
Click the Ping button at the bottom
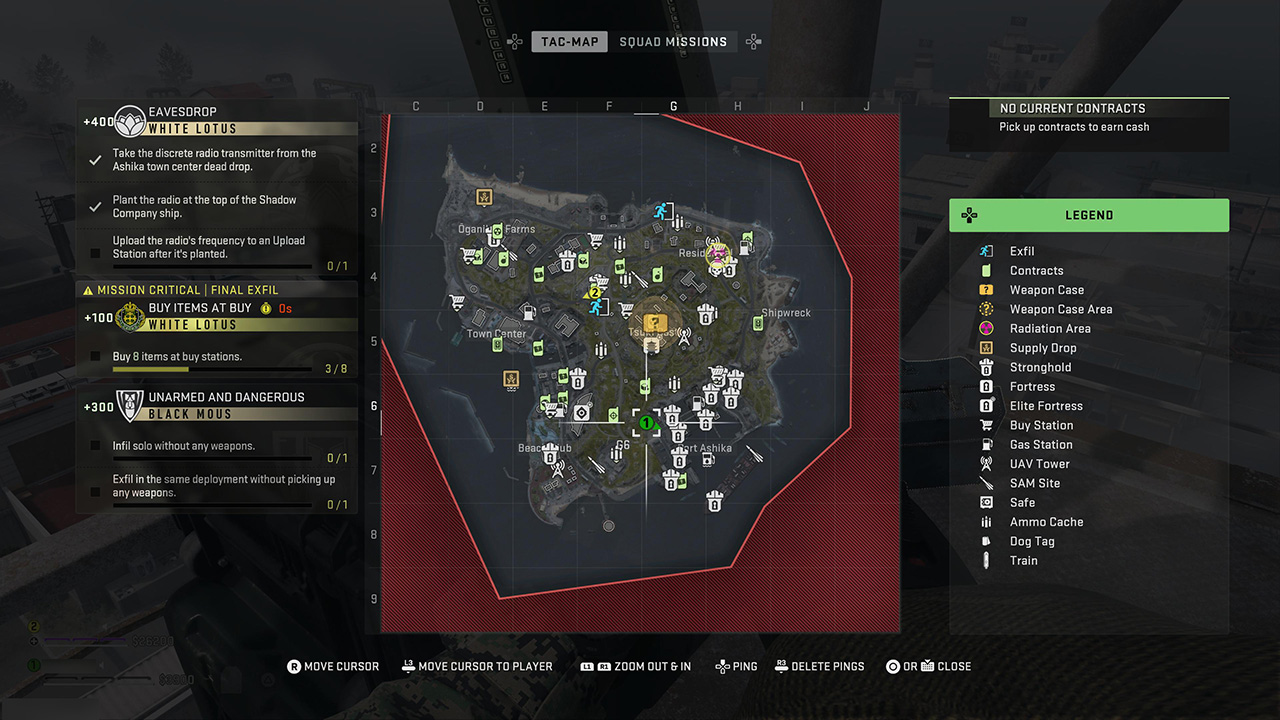(x=736, y=666)
